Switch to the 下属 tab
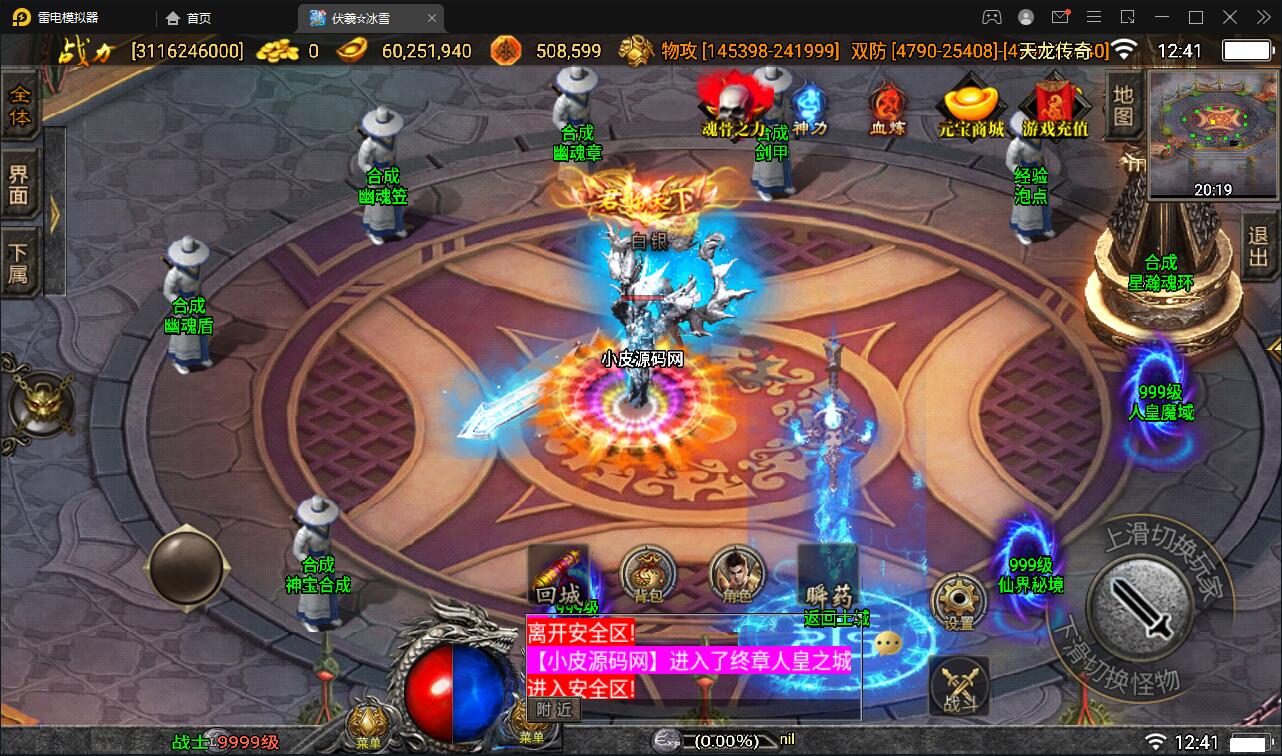Viewport: 1282px width, 756px height. [x=19, y=263]
